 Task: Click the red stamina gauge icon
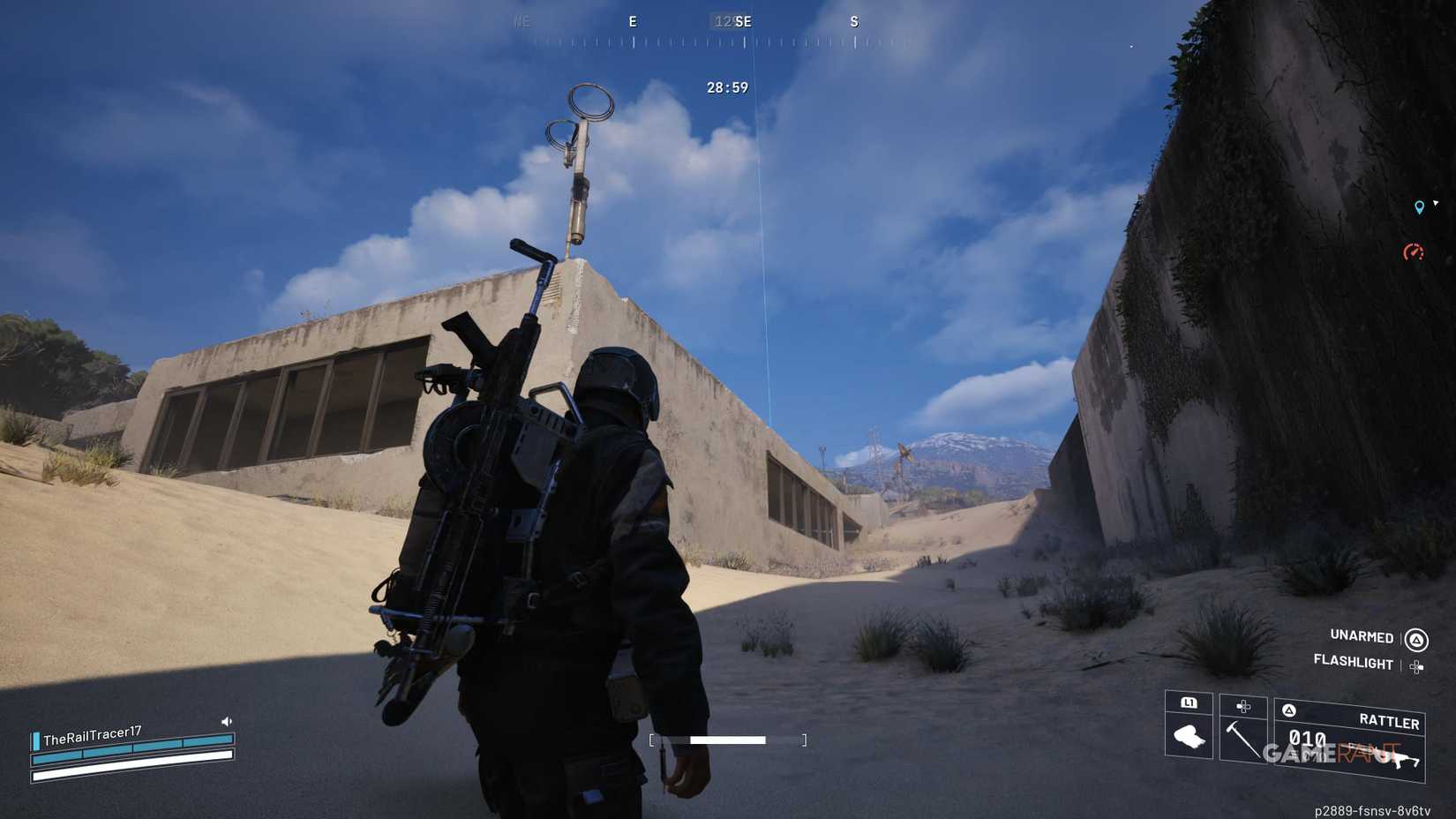tap(1413, 253)
